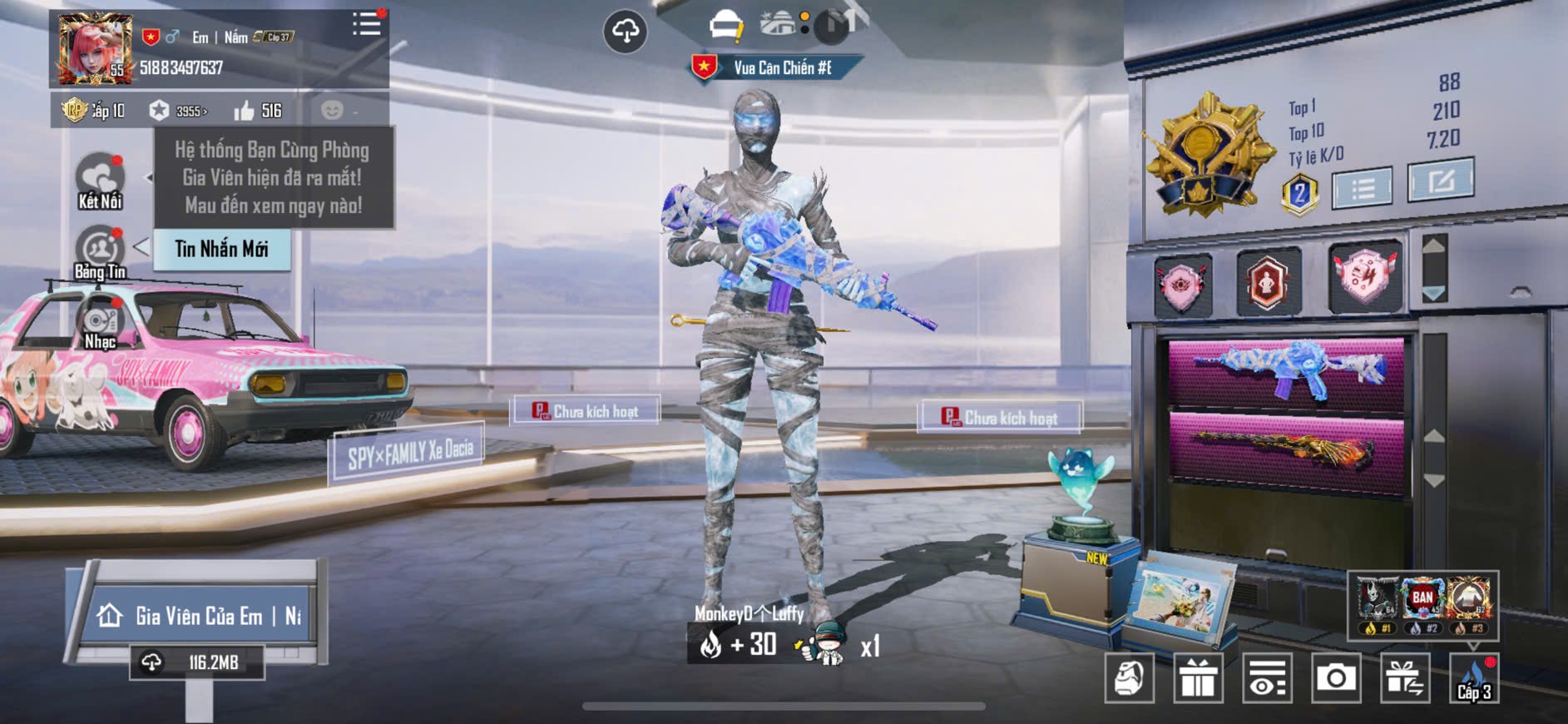Tap the cloud download button at top
1568x724 pixels.
pyautogui.click(x=625, y=32)
